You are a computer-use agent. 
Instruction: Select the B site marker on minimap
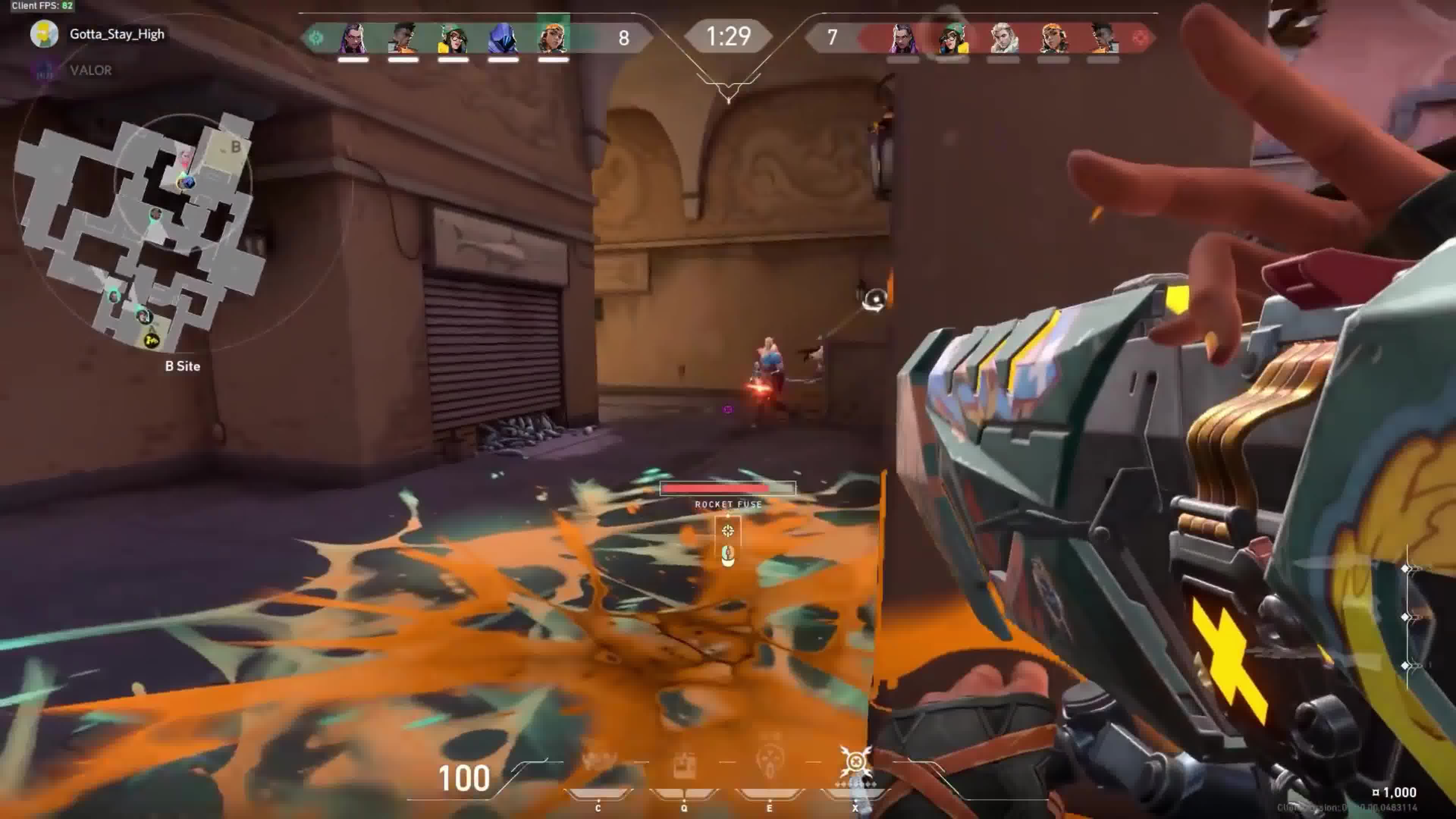click(235, 147)
